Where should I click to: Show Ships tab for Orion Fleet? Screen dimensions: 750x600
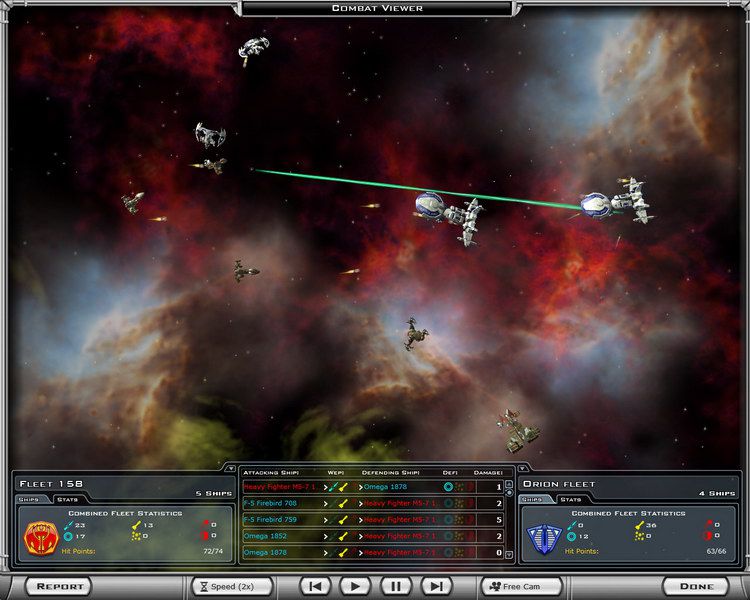[x=532, y=497]
